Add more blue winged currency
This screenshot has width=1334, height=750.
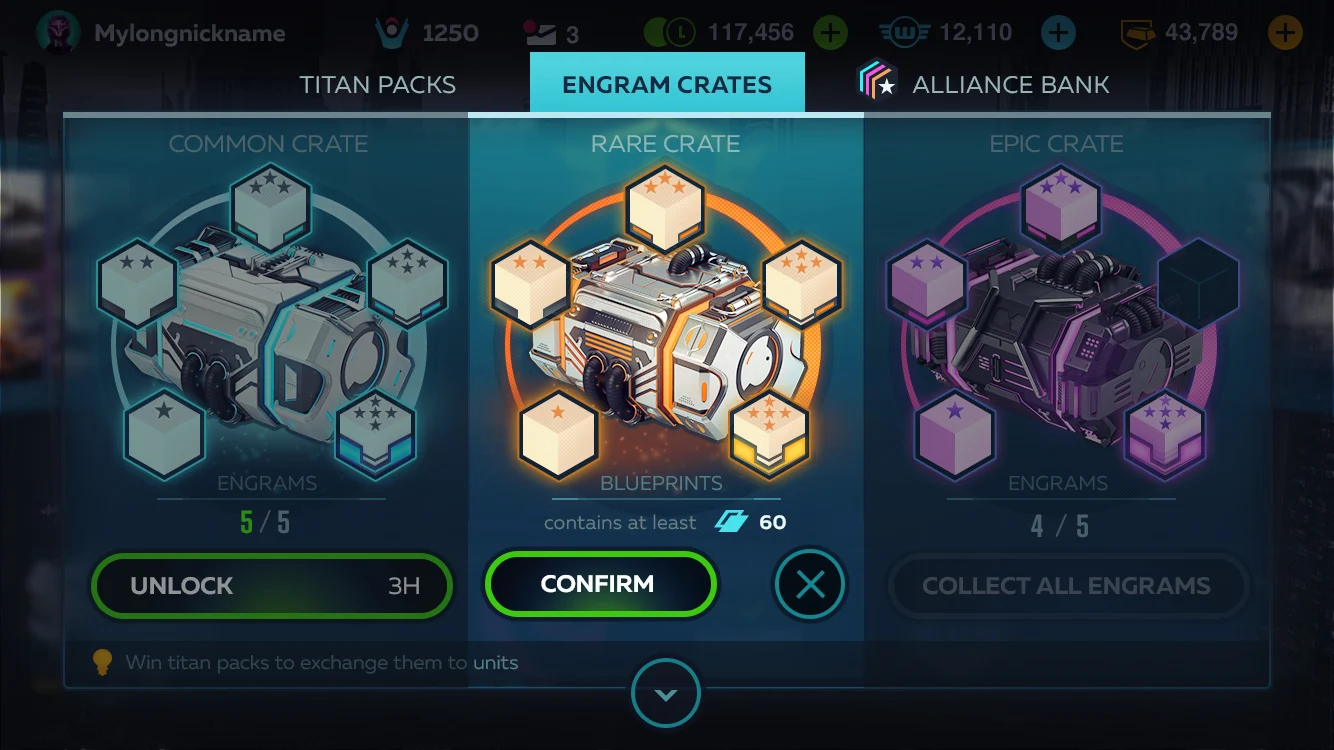[1058, 33]
